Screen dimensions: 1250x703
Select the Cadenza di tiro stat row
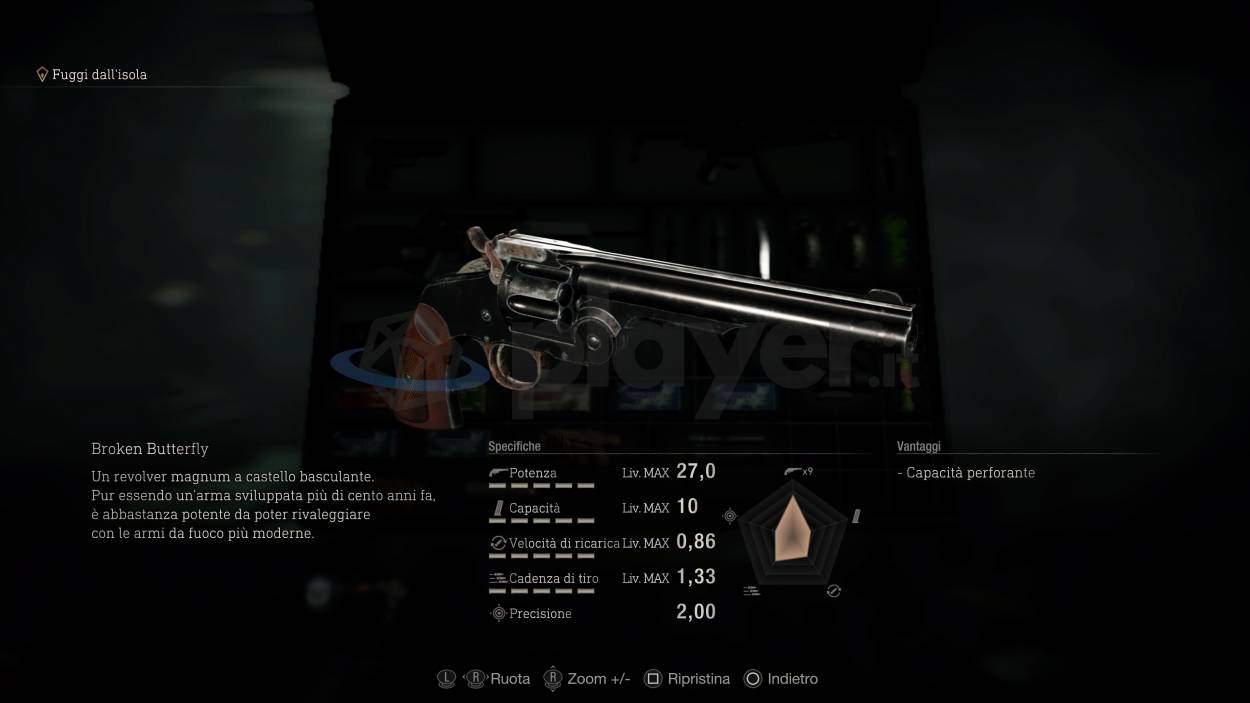pyautogui.click(x=601, y=578)
